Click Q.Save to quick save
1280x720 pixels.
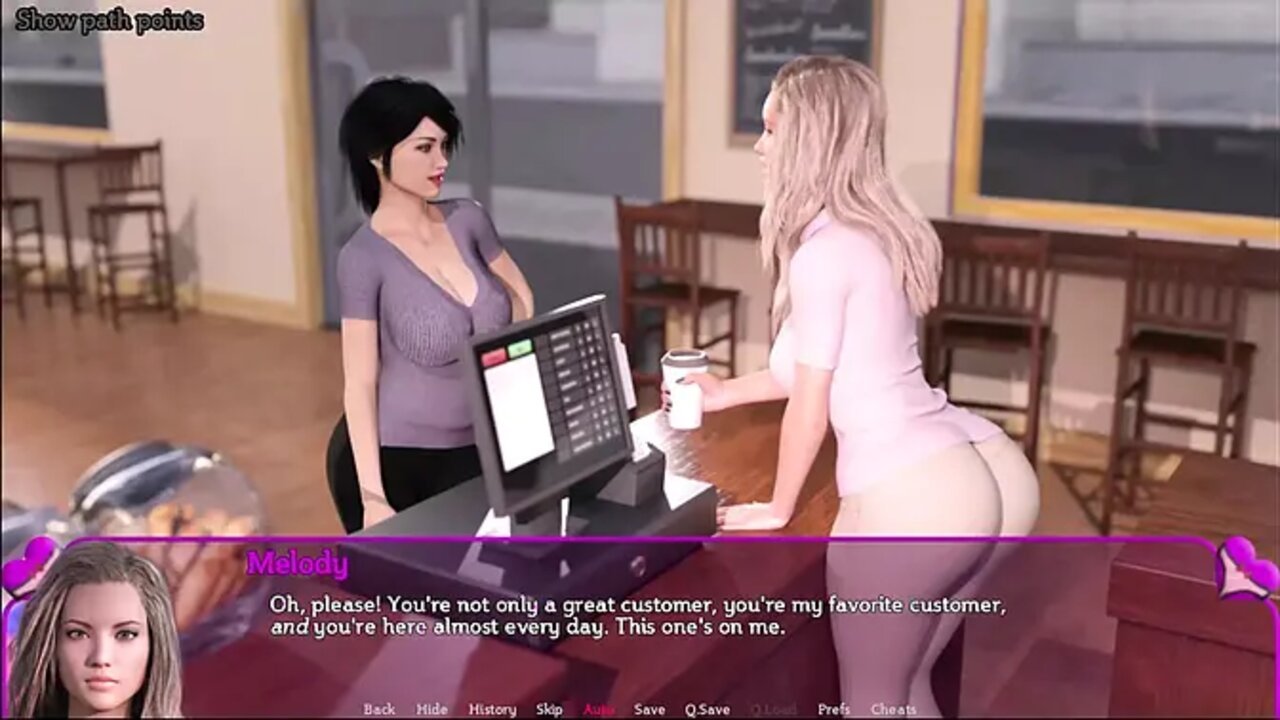[x=707, y=709]
